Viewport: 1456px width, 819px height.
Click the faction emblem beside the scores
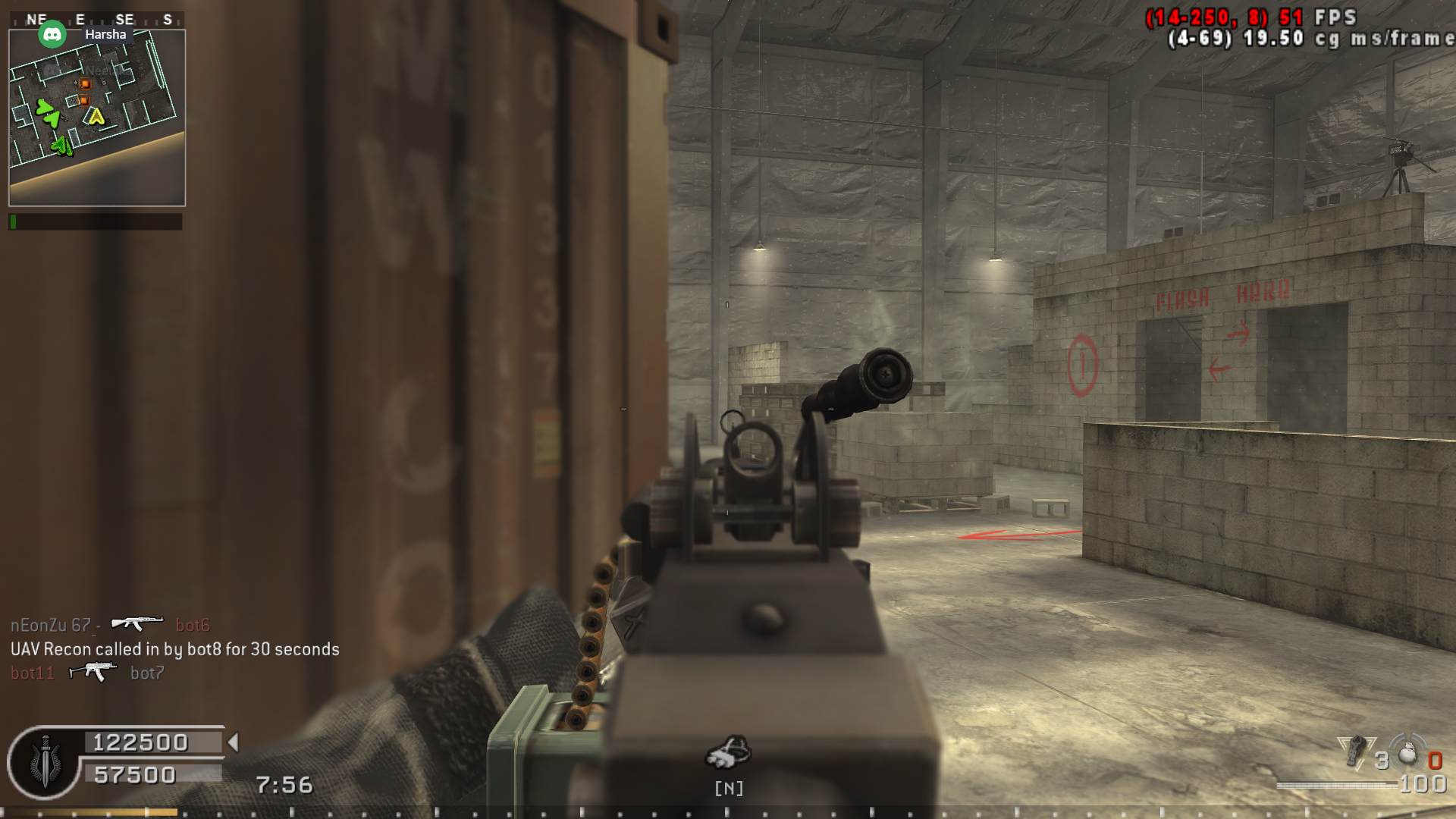pyautogui.click(x=44, y=762)
